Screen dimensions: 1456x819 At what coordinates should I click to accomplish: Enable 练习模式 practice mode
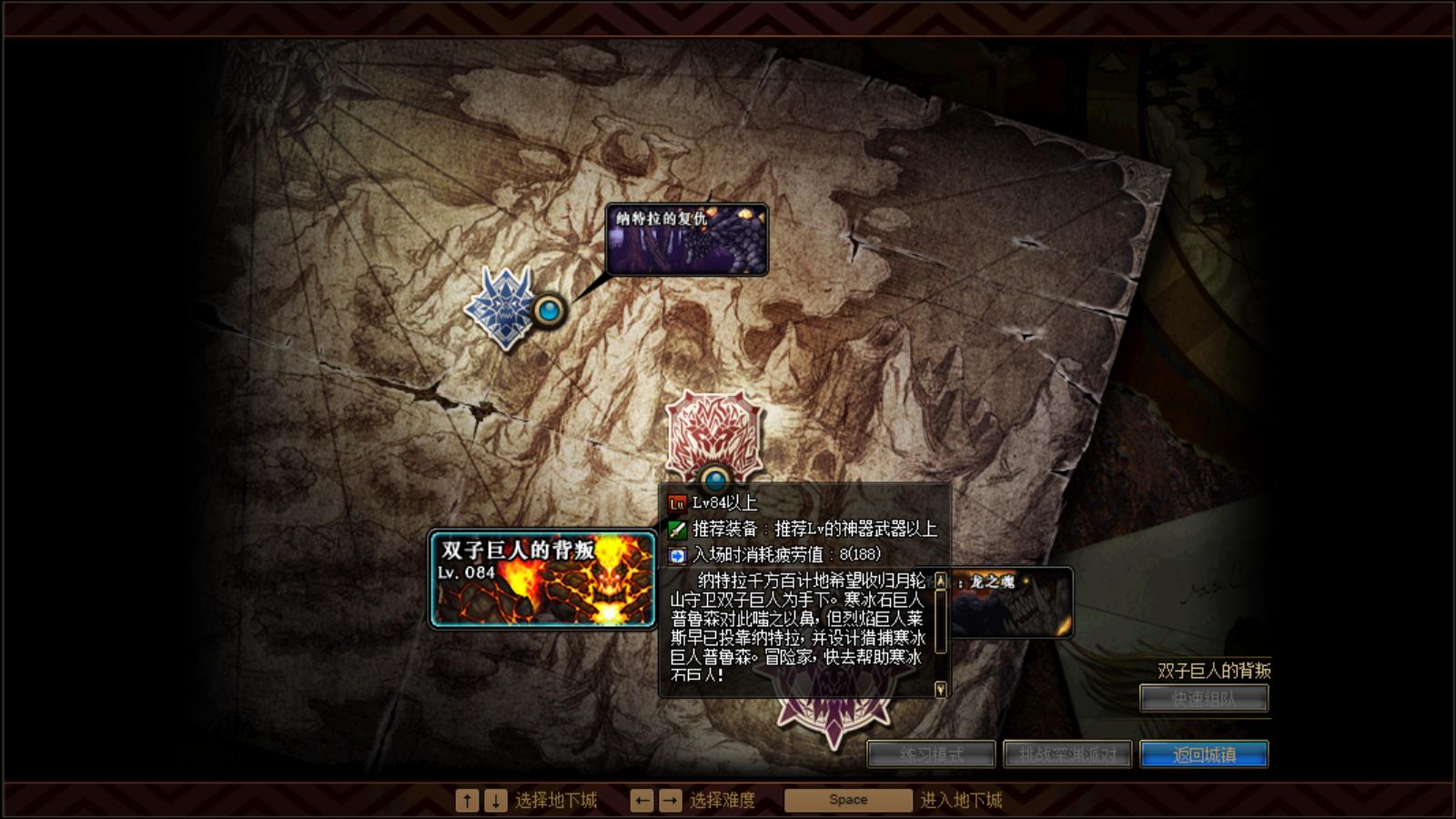pos(932,753)
